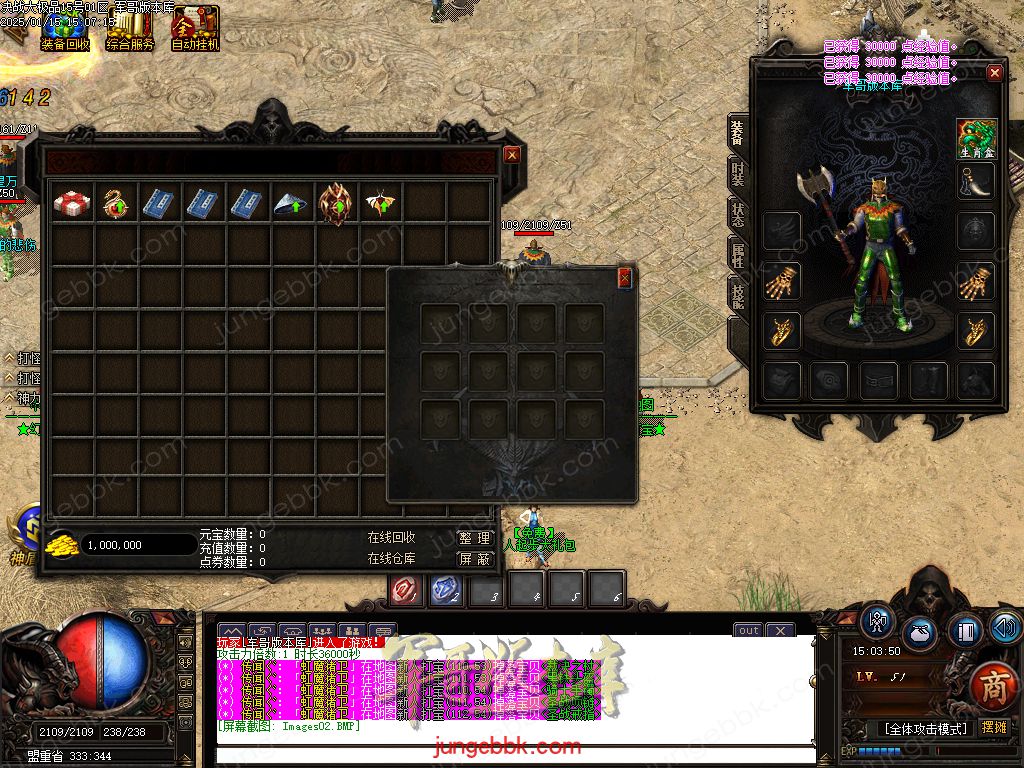Select the golden flame emblem item
This screenshot has height=768, width=1024.
(x=335, y=203)
